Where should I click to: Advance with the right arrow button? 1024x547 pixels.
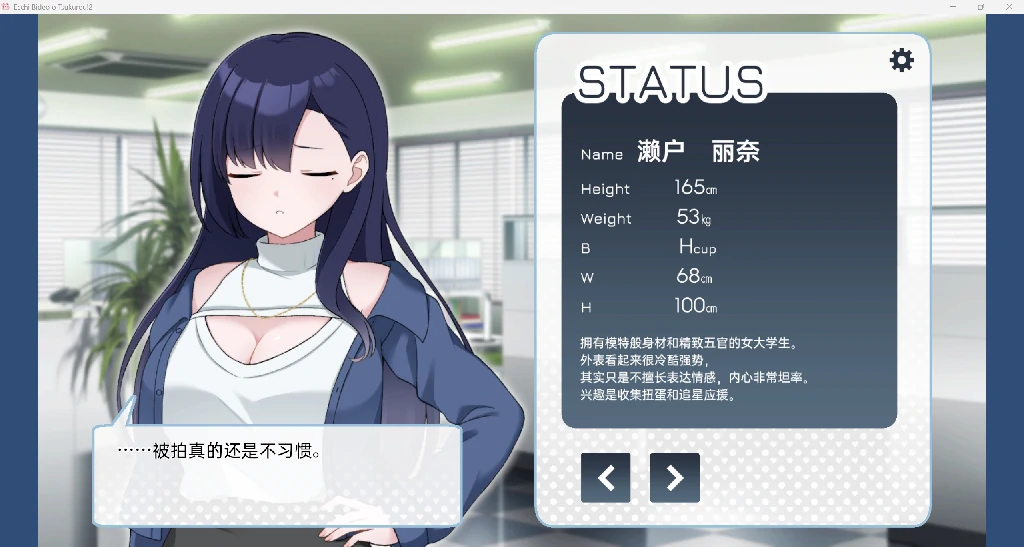(x=674, y=478)
